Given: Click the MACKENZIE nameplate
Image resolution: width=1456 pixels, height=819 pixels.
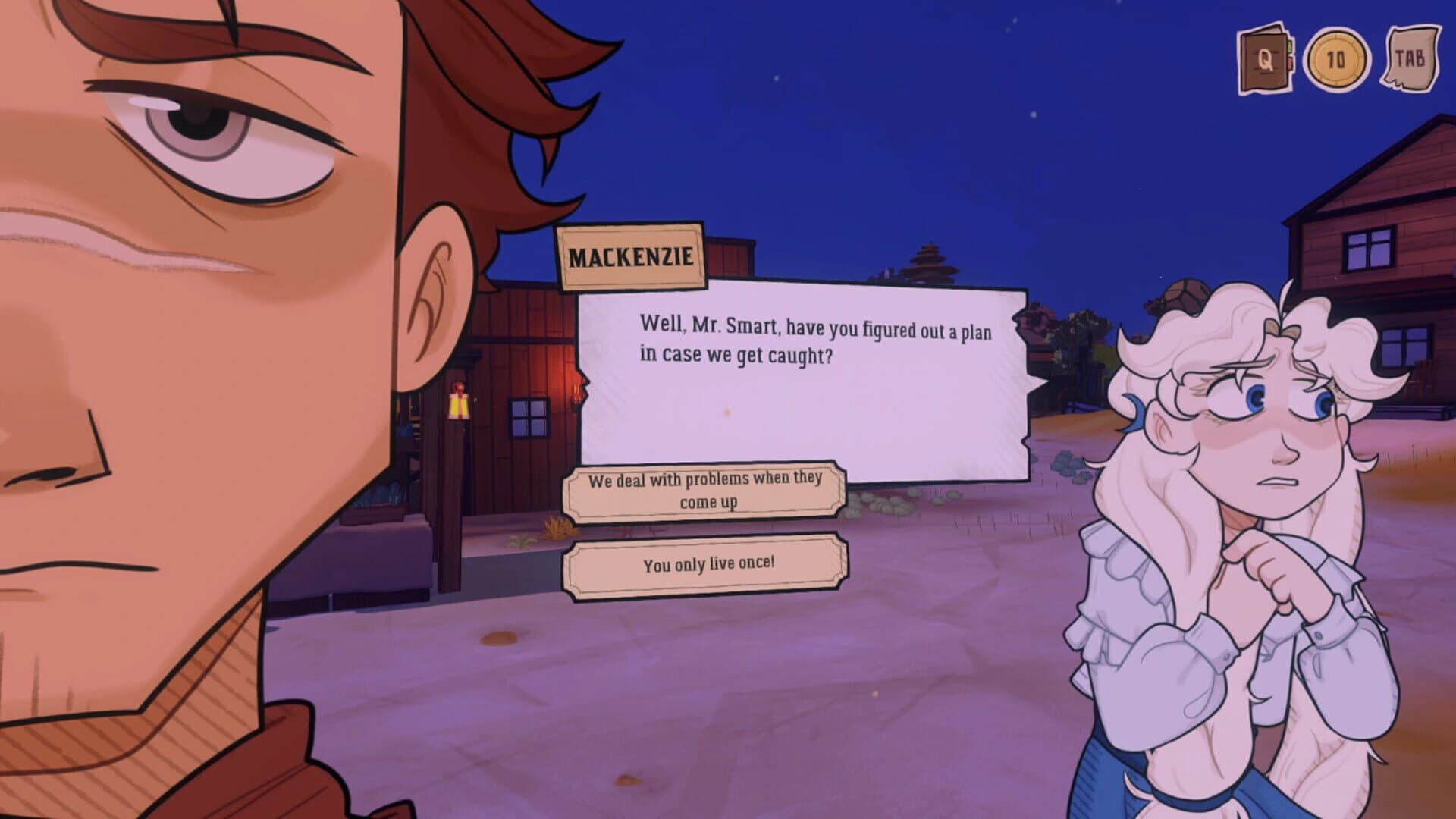Looking at the screenshot, I should tap(633, 258).
